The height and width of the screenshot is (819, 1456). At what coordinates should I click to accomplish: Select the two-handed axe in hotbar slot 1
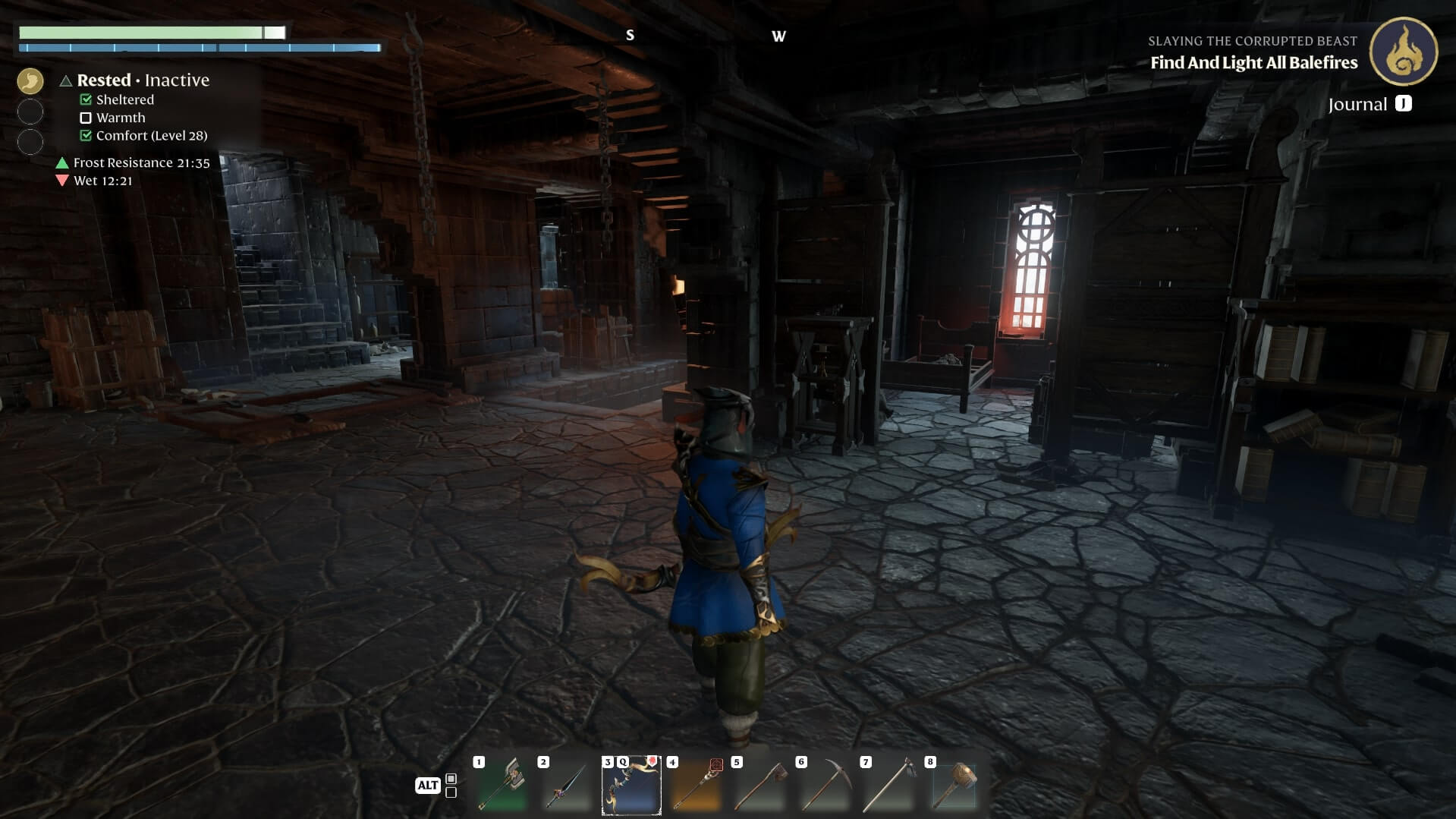click(x=502, y=786)
